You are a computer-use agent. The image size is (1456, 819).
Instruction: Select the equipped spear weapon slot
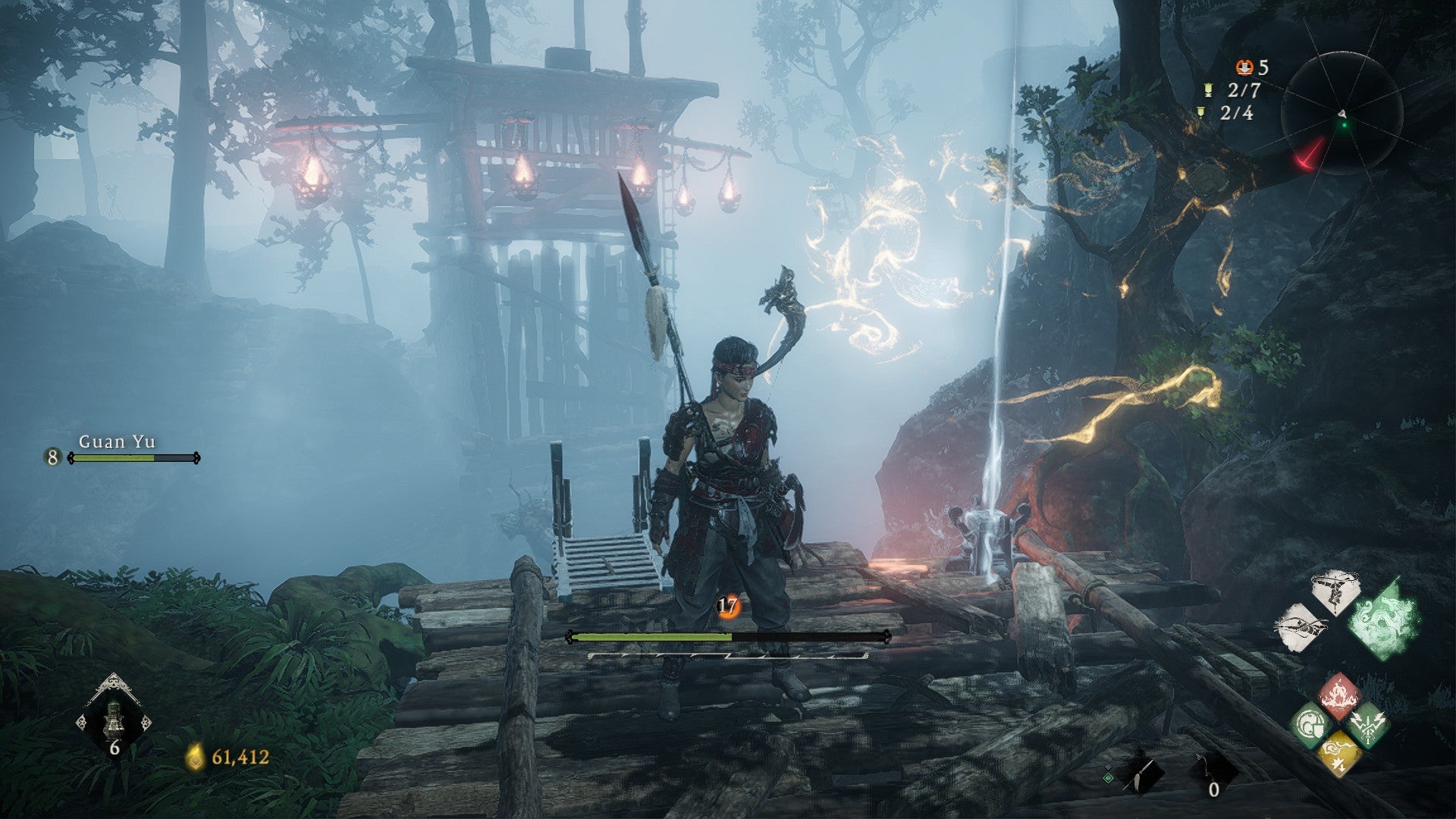point(1139,773)
